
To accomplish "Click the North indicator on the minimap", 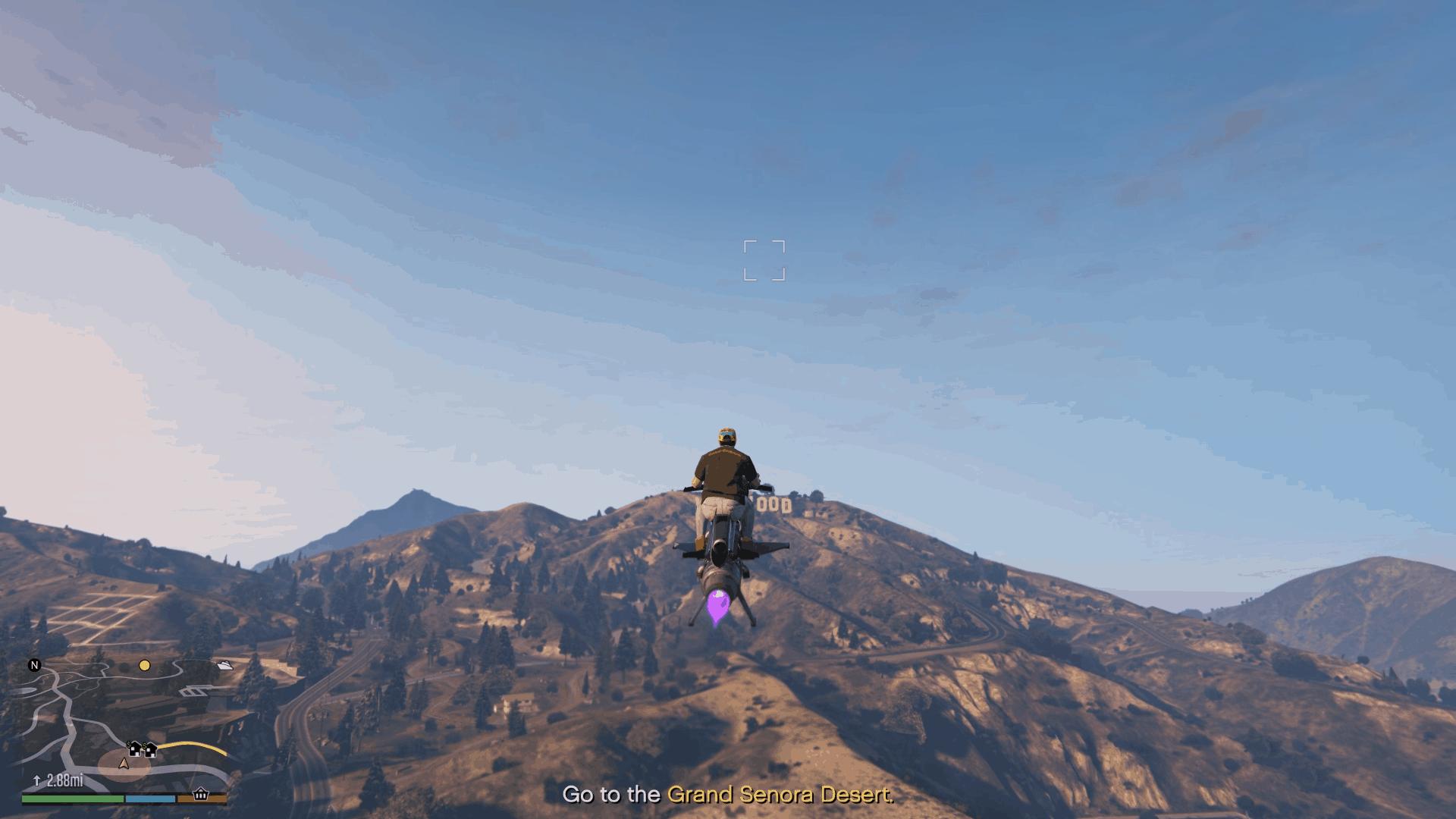I will [x=34, y=664].
